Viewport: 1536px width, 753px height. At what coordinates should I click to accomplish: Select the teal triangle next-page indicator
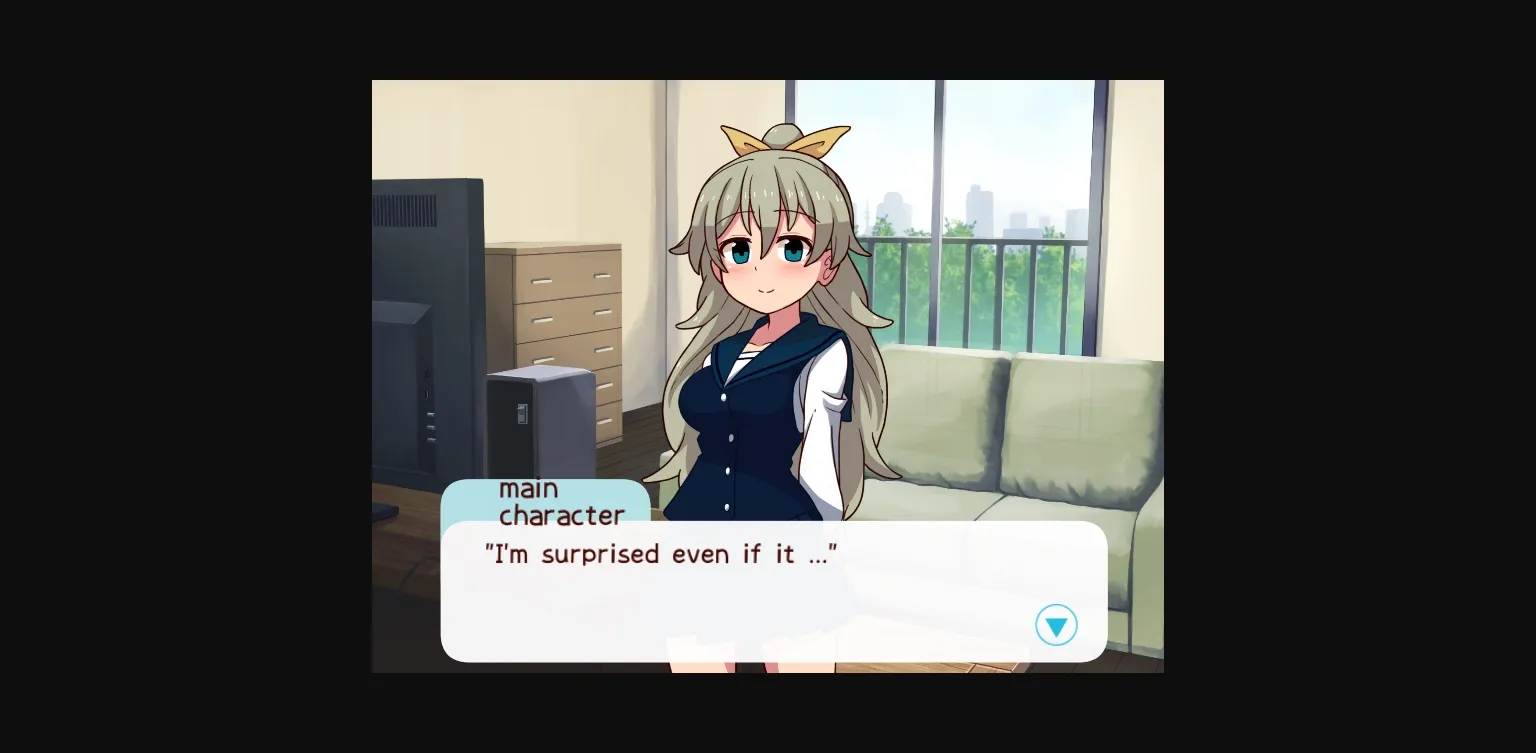[x=1056, y=625]
